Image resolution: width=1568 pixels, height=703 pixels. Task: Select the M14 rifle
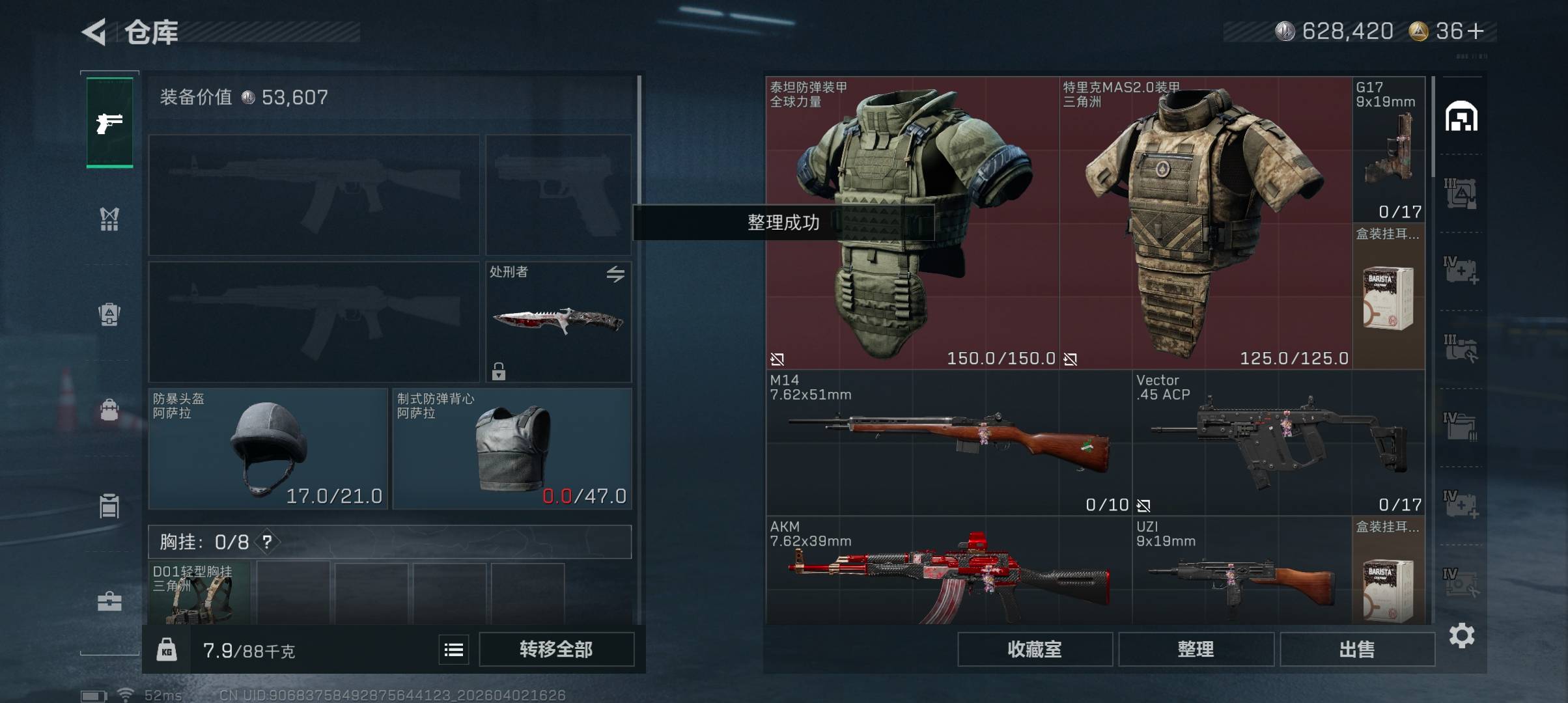(948, 443)
